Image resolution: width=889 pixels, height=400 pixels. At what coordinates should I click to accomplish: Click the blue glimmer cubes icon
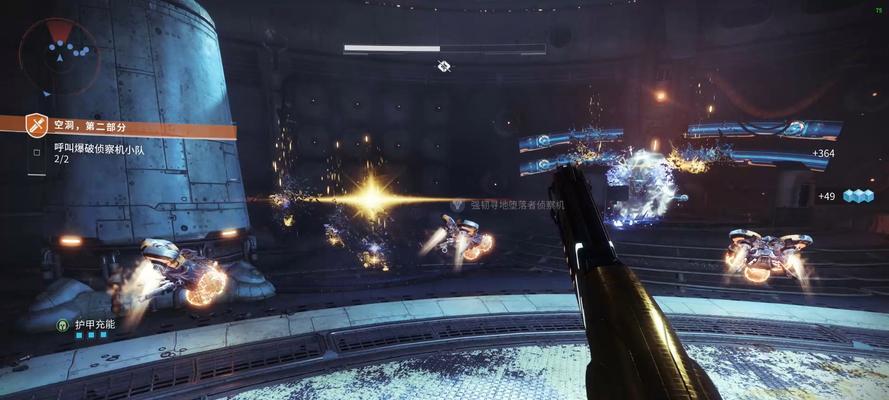858,195
